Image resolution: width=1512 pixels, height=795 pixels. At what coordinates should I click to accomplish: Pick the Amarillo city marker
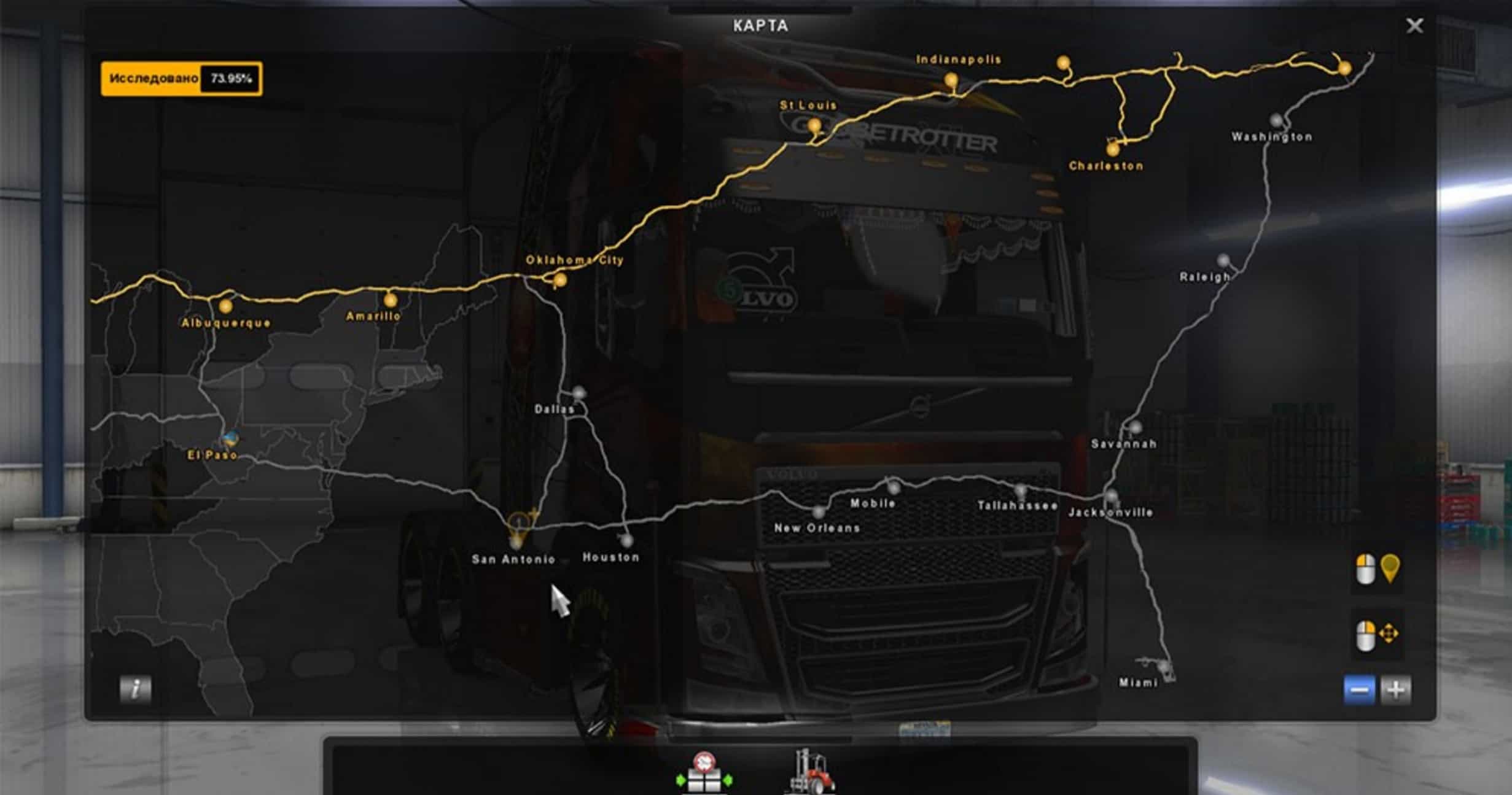390,300
